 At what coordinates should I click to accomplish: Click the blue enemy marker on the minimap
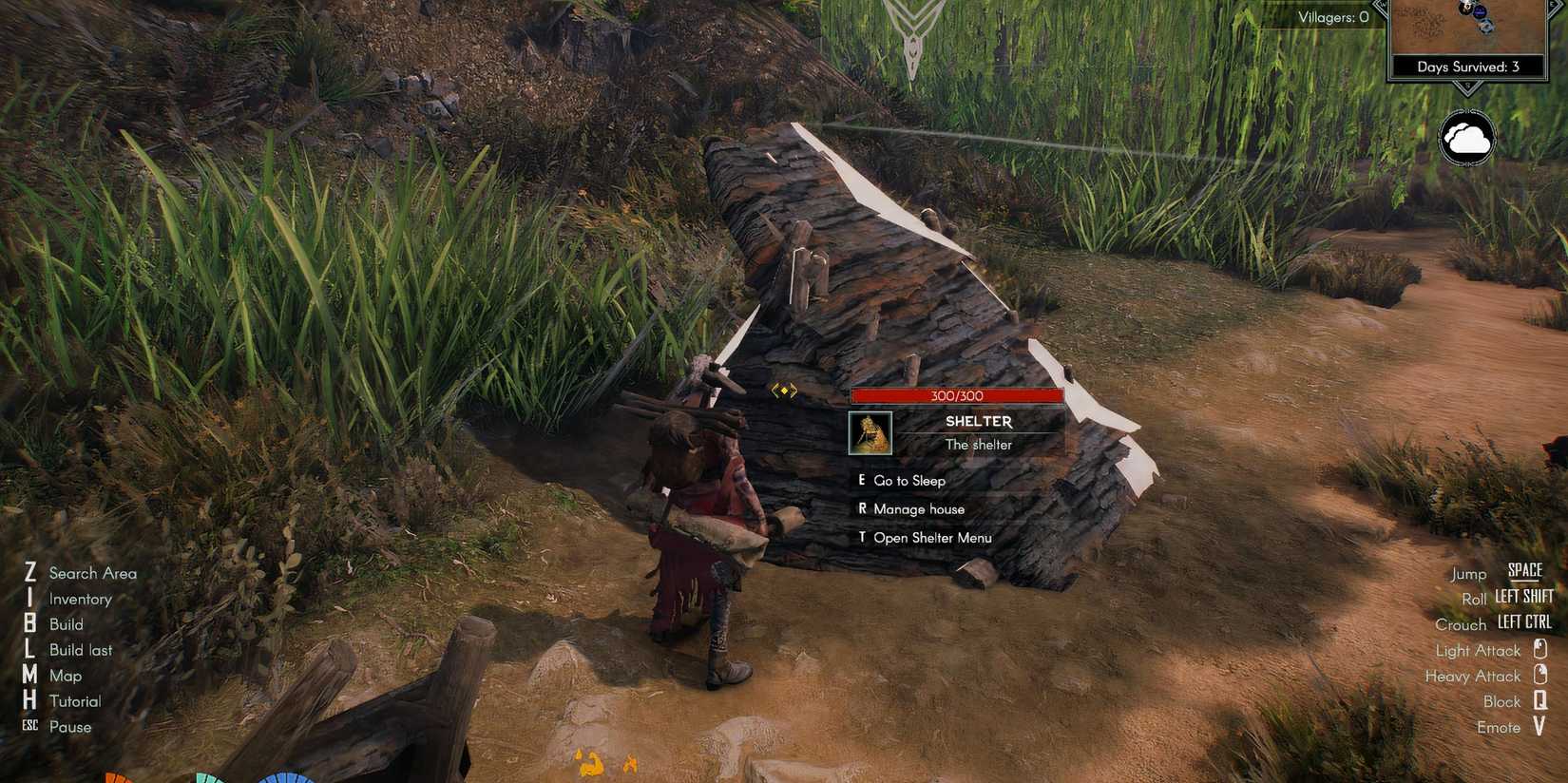(1481, 11)
